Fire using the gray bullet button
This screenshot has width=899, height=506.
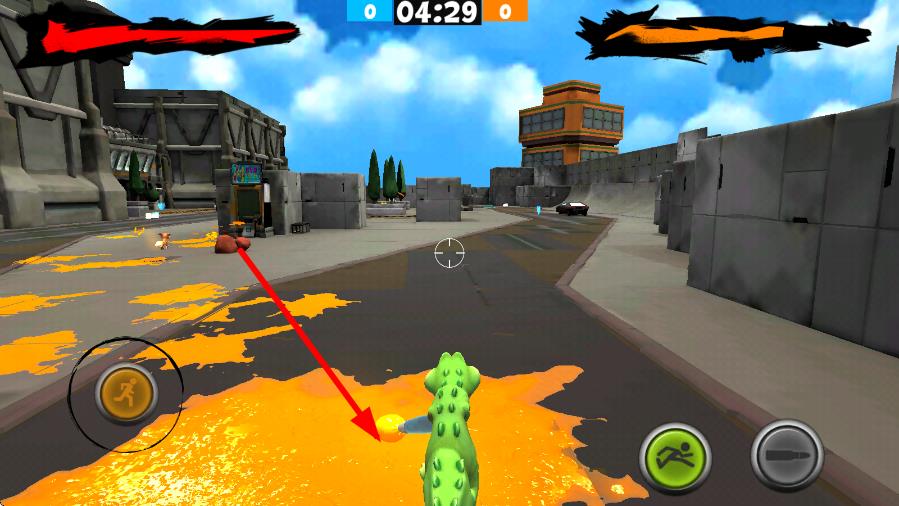coord(787,455)
